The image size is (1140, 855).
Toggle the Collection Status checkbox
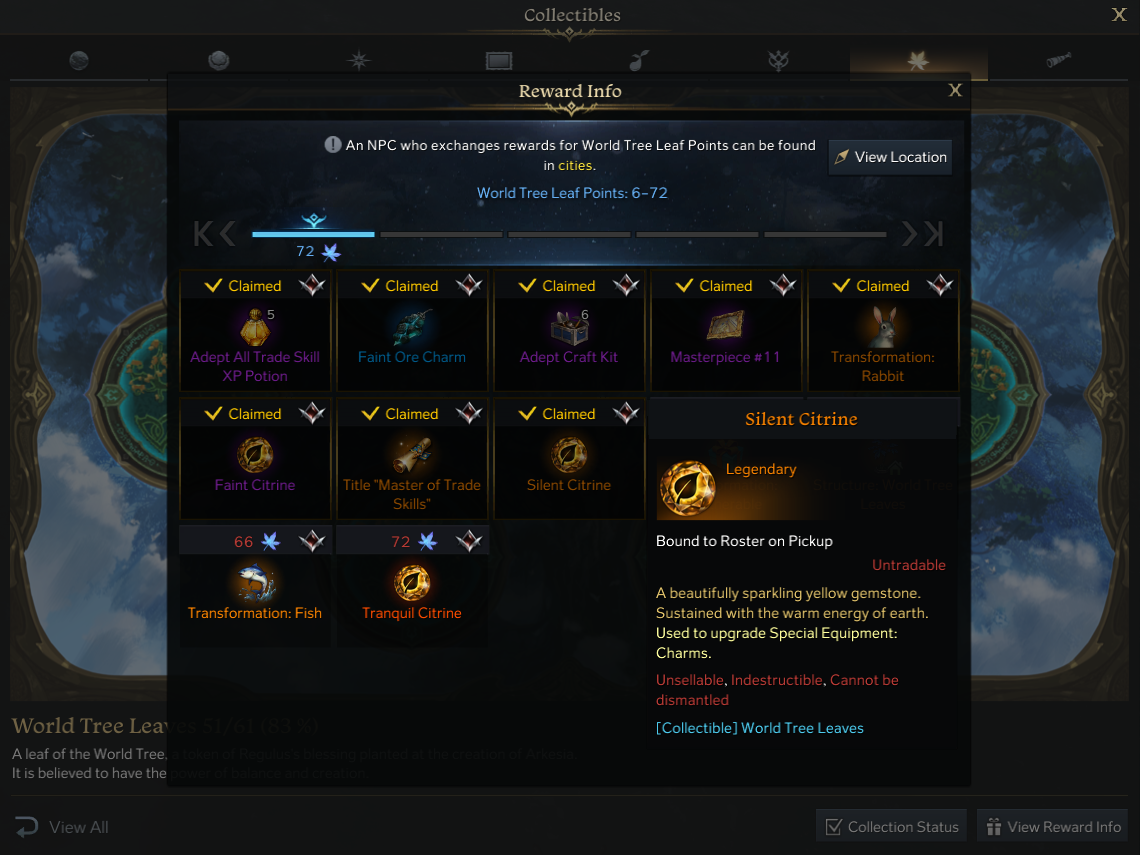pyautogui.click(x=833, y=827)
